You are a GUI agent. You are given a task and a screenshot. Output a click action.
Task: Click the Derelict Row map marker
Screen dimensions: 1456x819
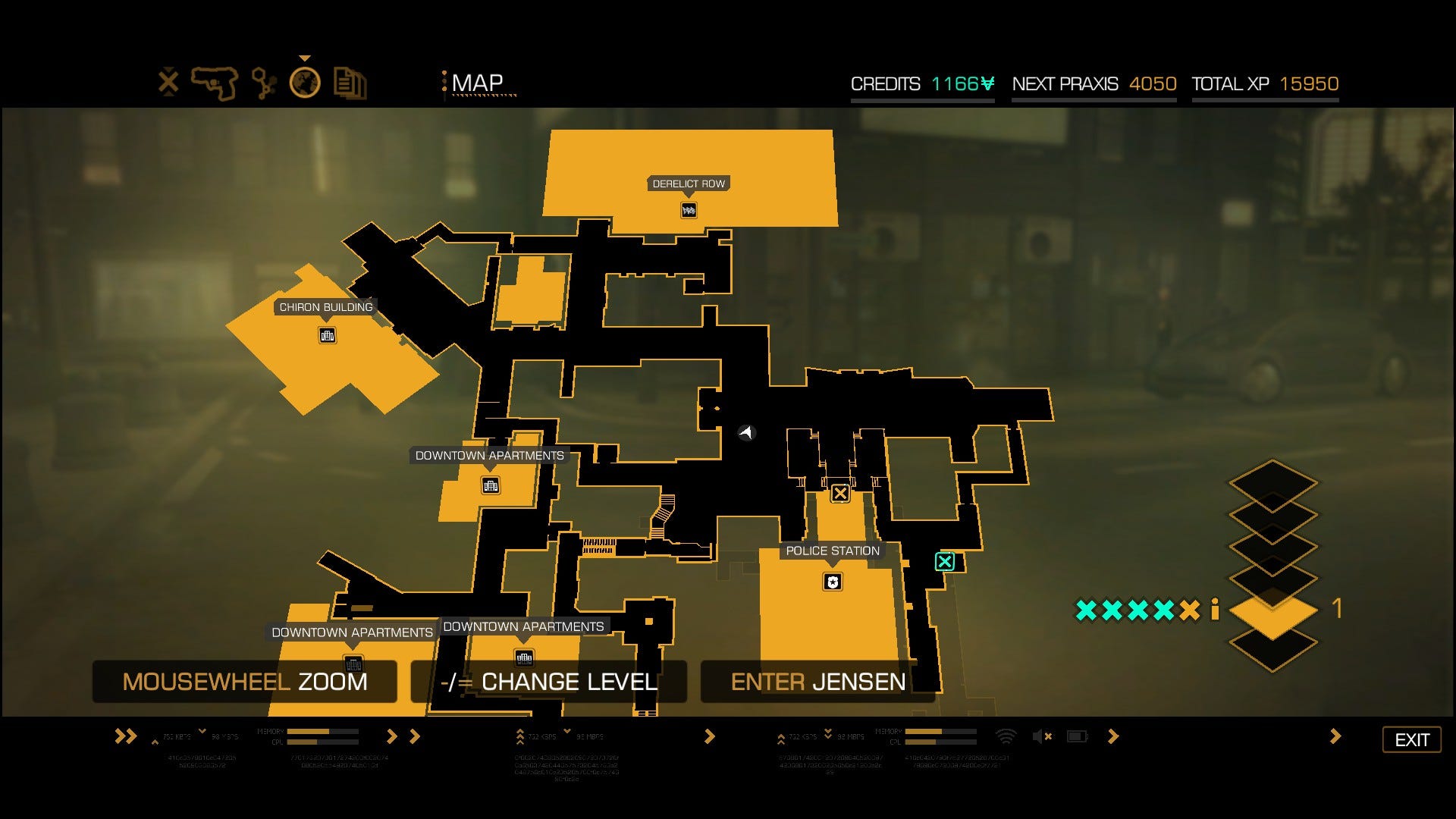pyautogui.click(x=689, y=210)
